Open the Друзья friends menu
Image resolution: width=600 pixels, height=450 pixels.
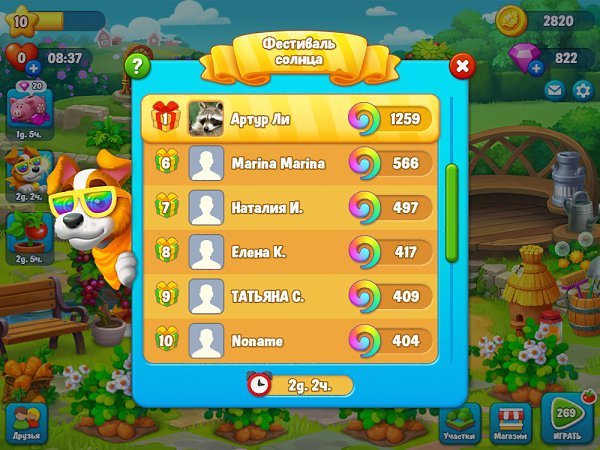click(26, 424)
